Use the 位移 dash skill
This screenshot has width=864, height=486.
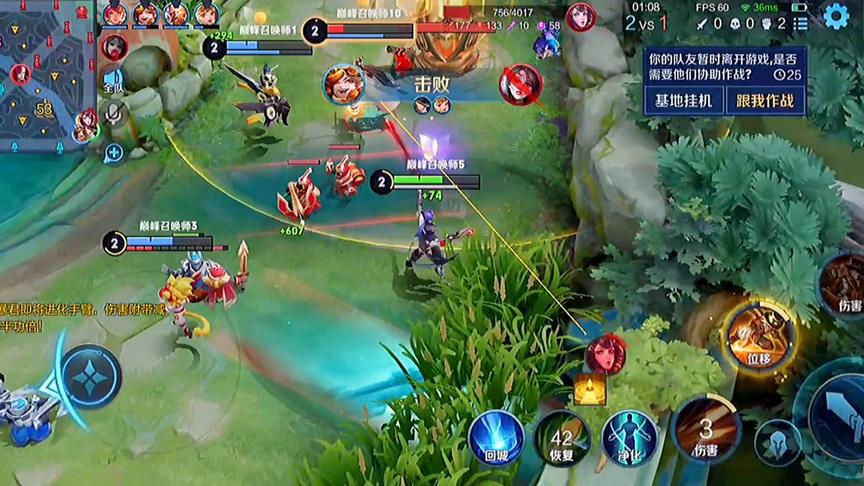758,335
